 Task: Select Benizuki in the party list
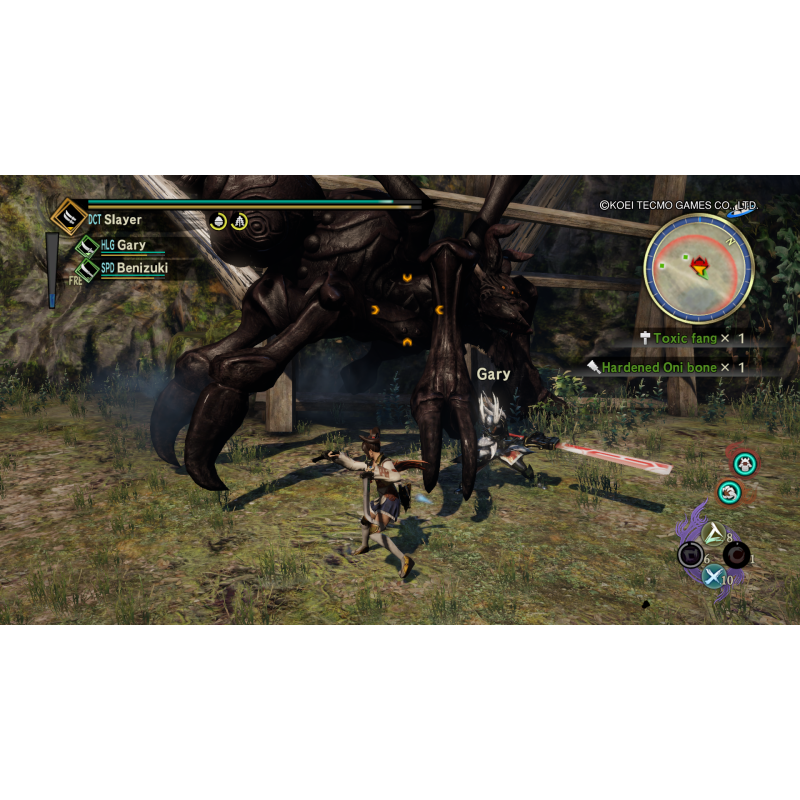[x=141, y=268]
